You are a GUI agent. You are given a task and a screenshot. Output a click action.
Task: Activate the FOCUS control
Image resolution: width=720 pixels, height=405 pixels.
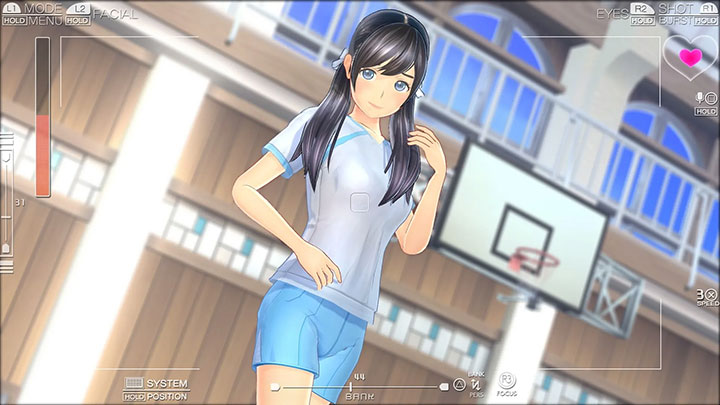point(505,384)
